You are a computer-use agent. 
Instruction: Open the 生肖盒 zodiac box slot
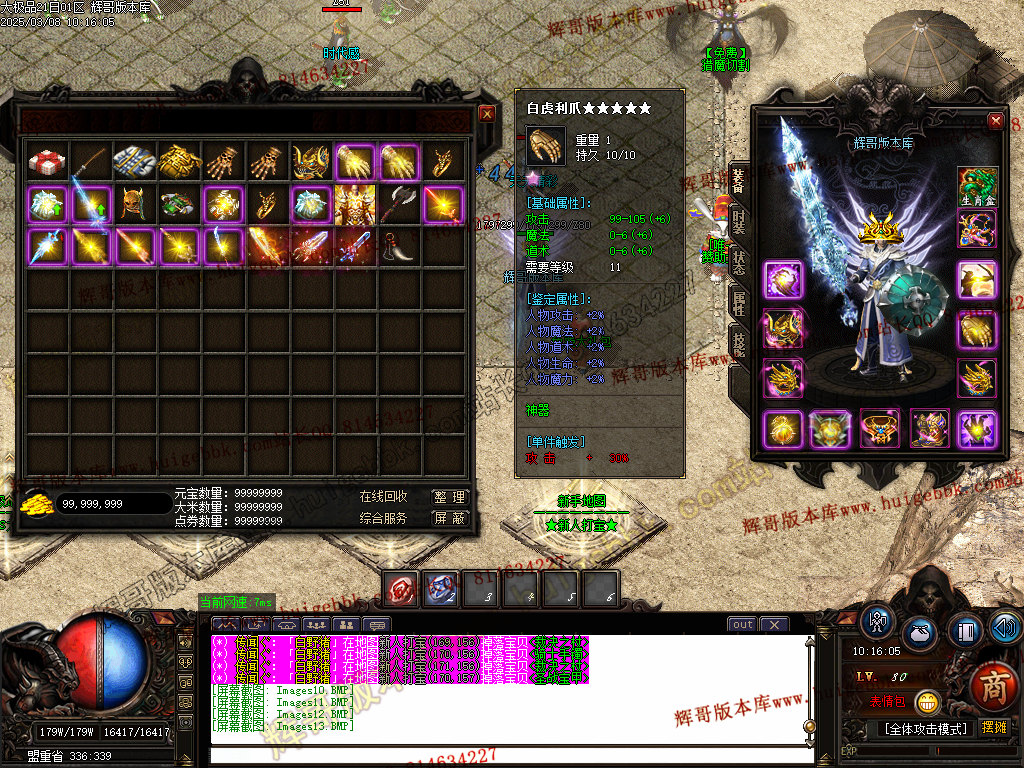click(x=978, y=187)
